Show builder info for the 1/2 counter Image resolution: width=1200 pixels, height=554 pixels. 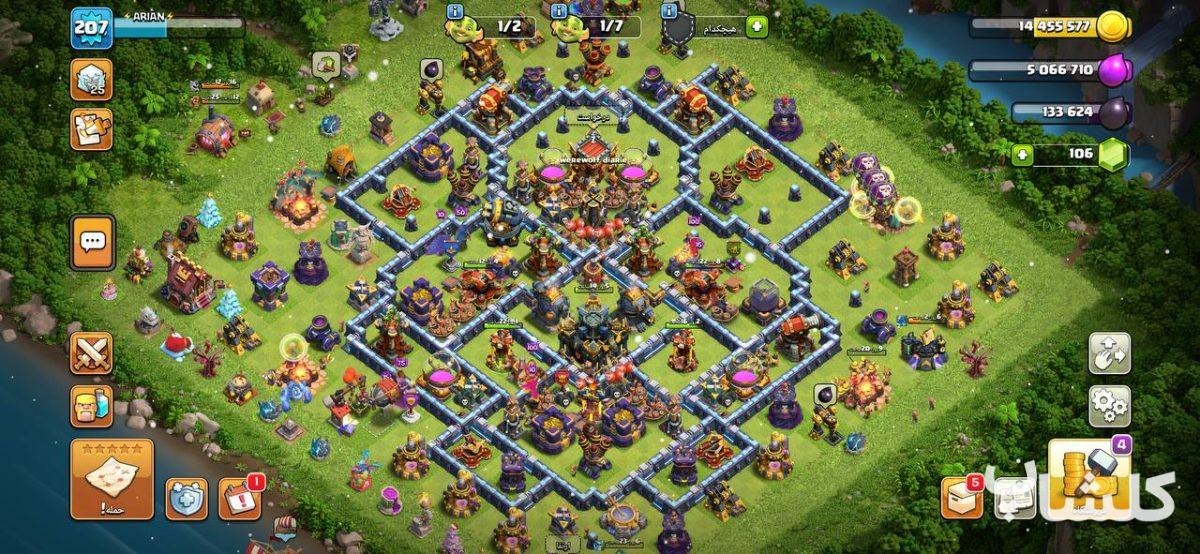(x=456, y=11)
